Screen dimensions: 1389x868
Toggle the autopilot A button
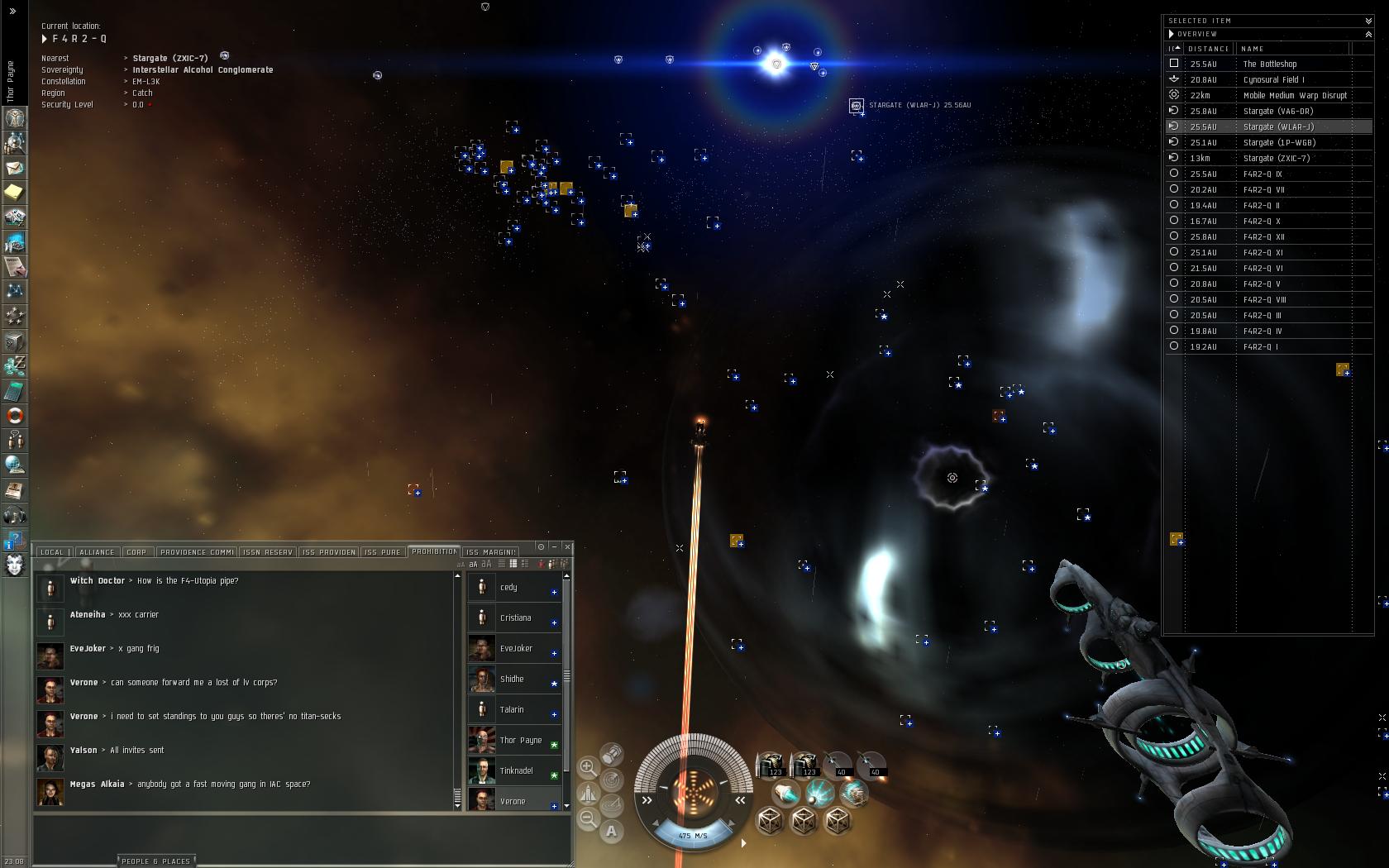(611, 832)
